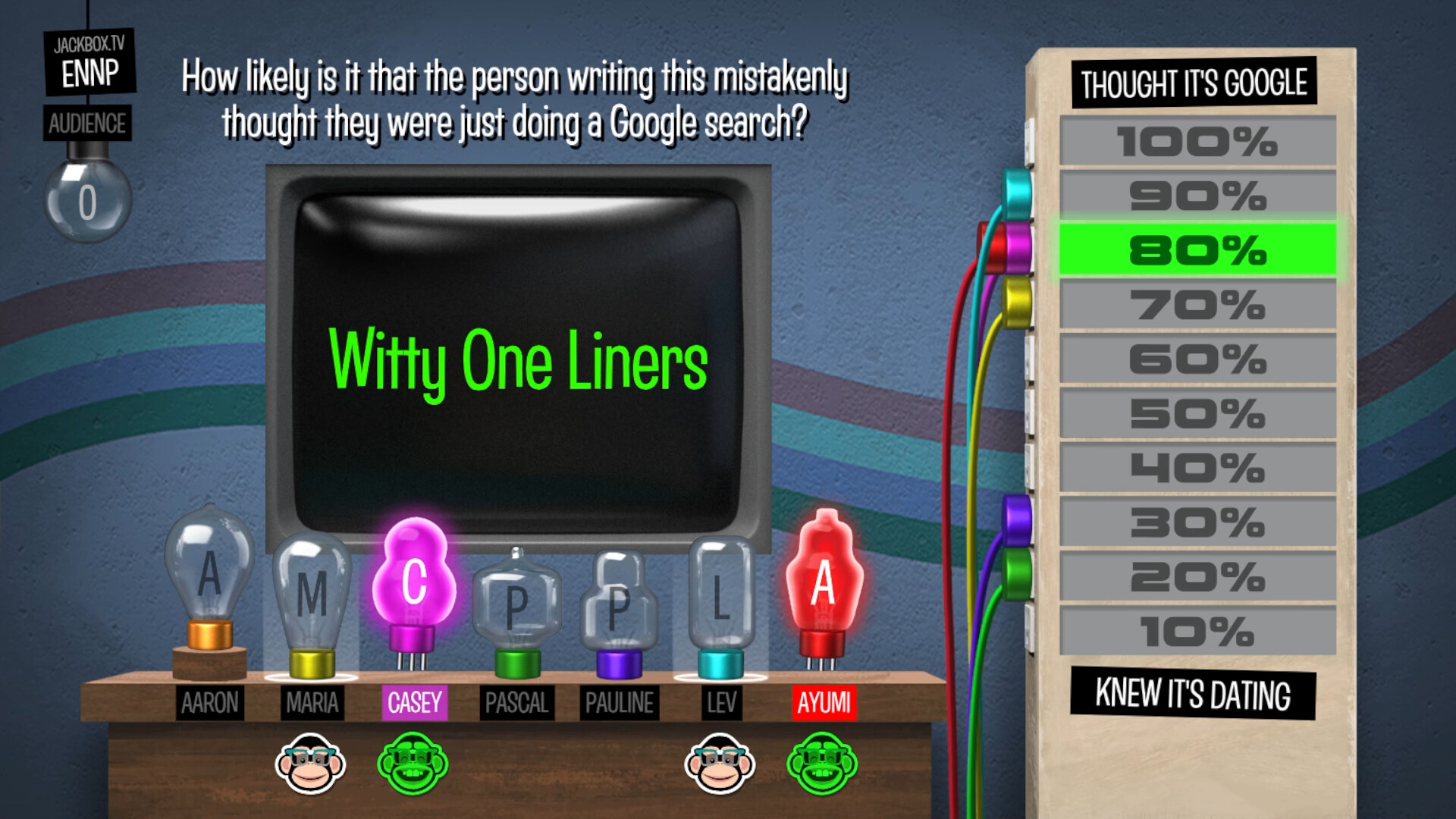
Task: Select the 10% option at the bottom
Action: coord(1195,629)
